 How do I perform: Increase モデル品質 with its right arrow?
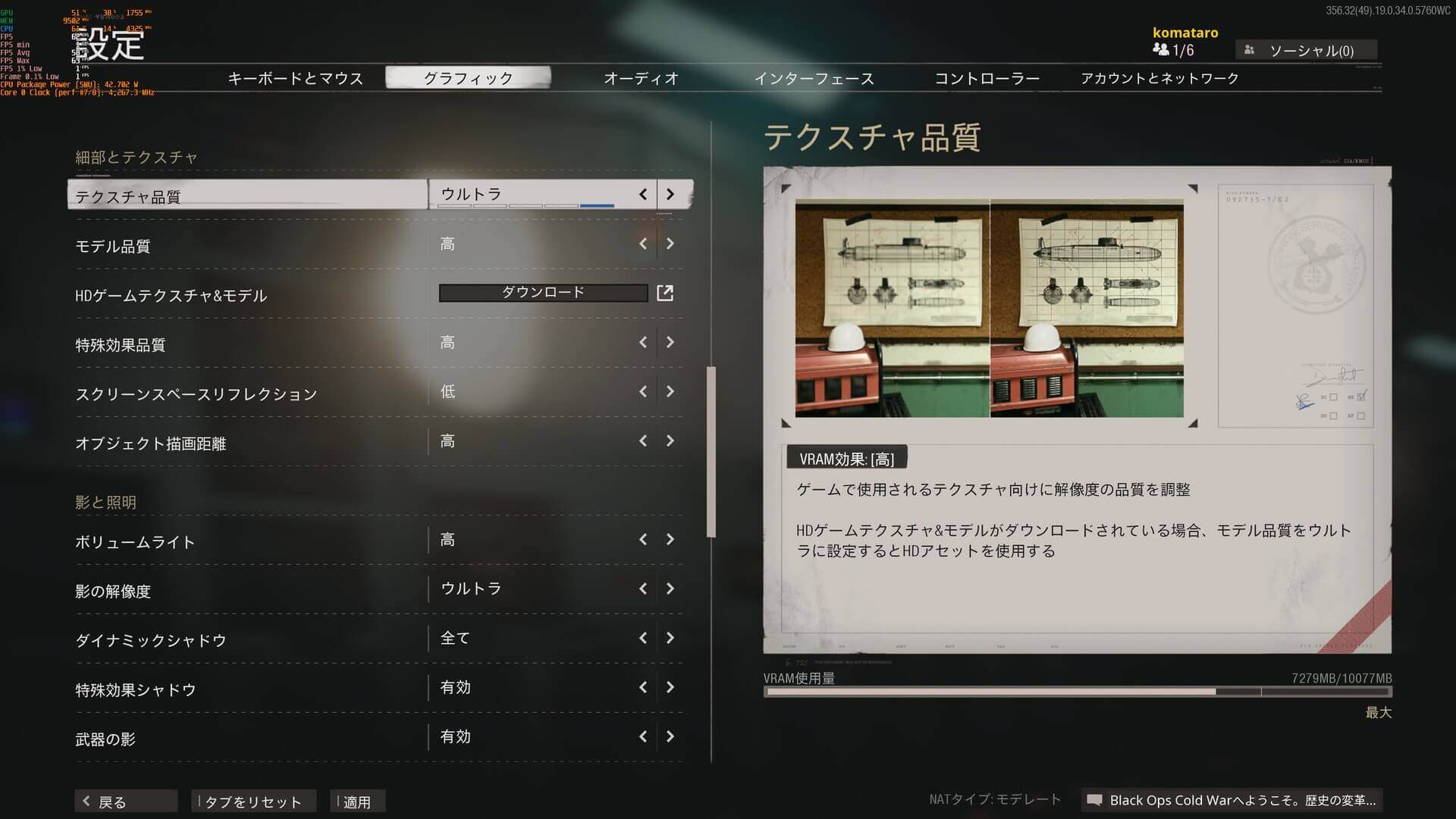[670, 243]
